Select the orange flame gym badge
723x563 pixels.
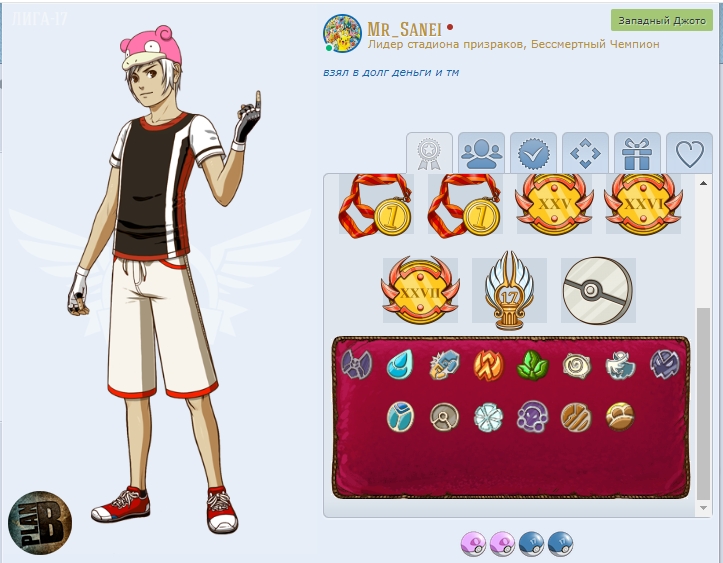coord(488,364)
